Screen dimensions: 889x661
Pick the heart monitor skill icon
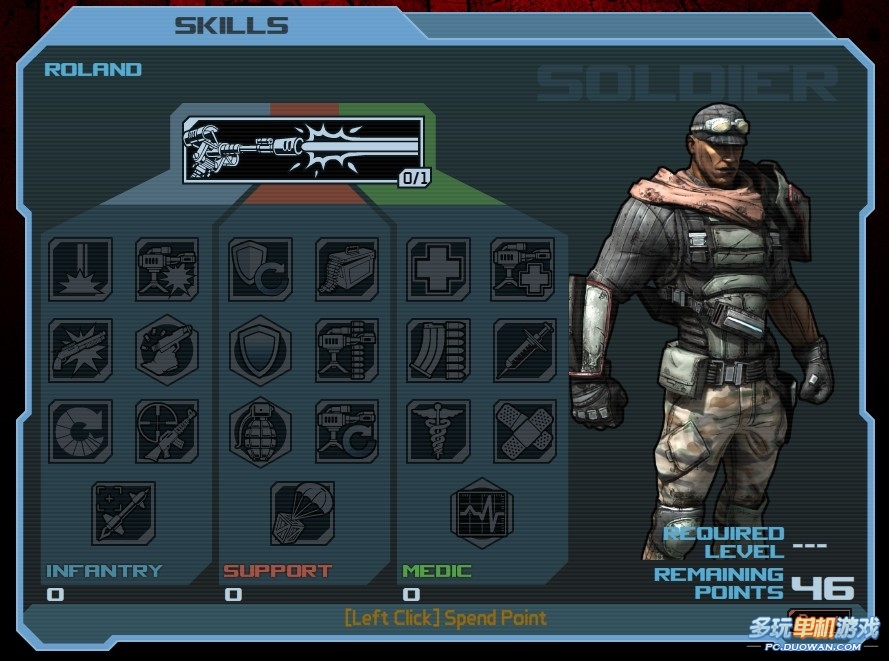[x=481, y=512]
